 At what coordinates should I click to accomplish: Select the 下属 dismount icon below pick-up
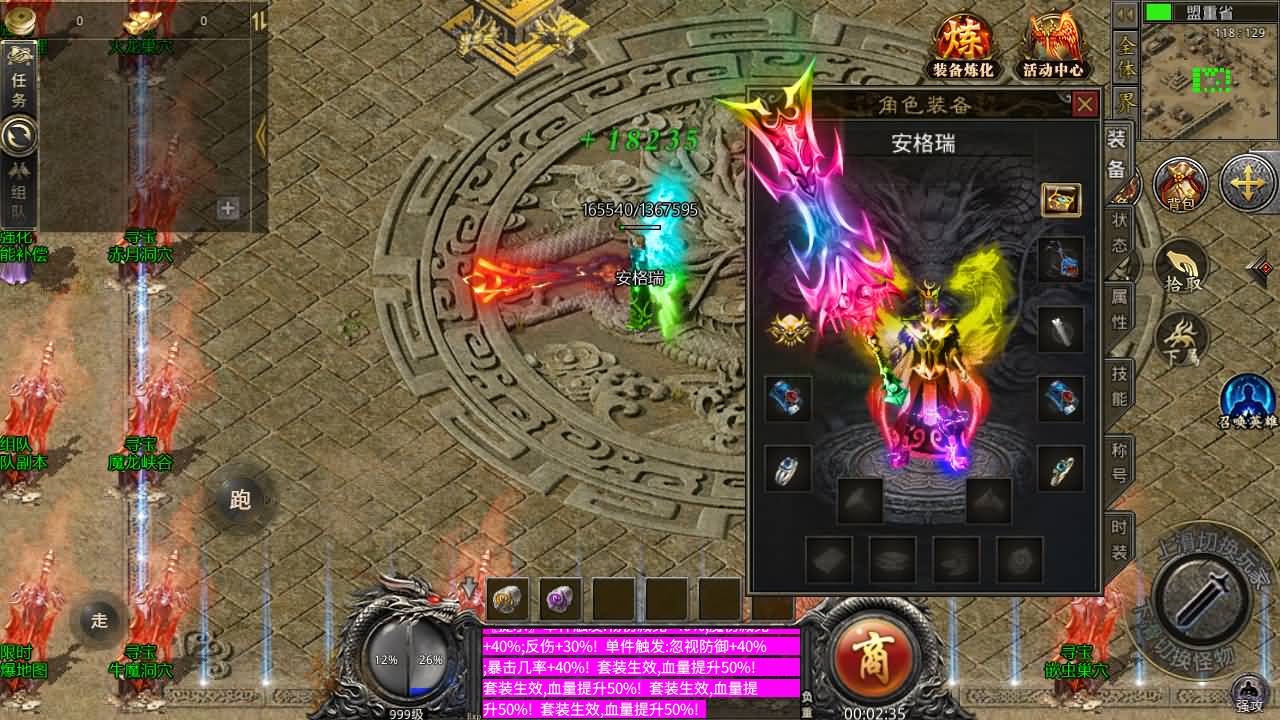click(1180, 340)
